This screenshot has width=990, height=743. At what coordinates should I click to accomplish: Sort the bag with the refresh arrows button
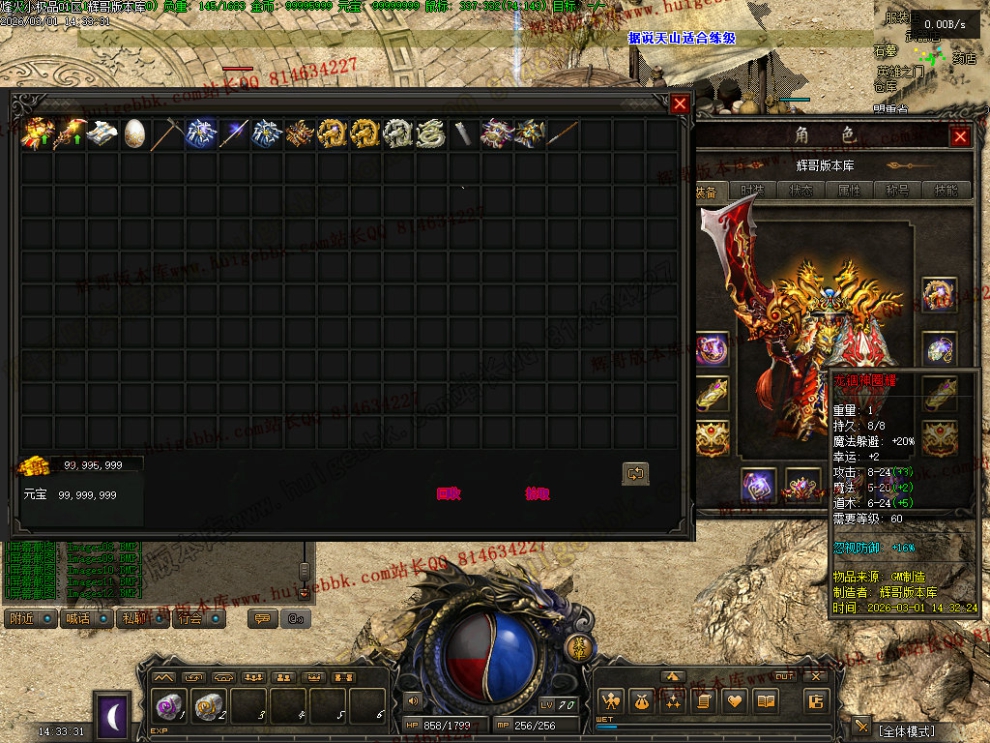pyautogui.click(x=635, y=473)
